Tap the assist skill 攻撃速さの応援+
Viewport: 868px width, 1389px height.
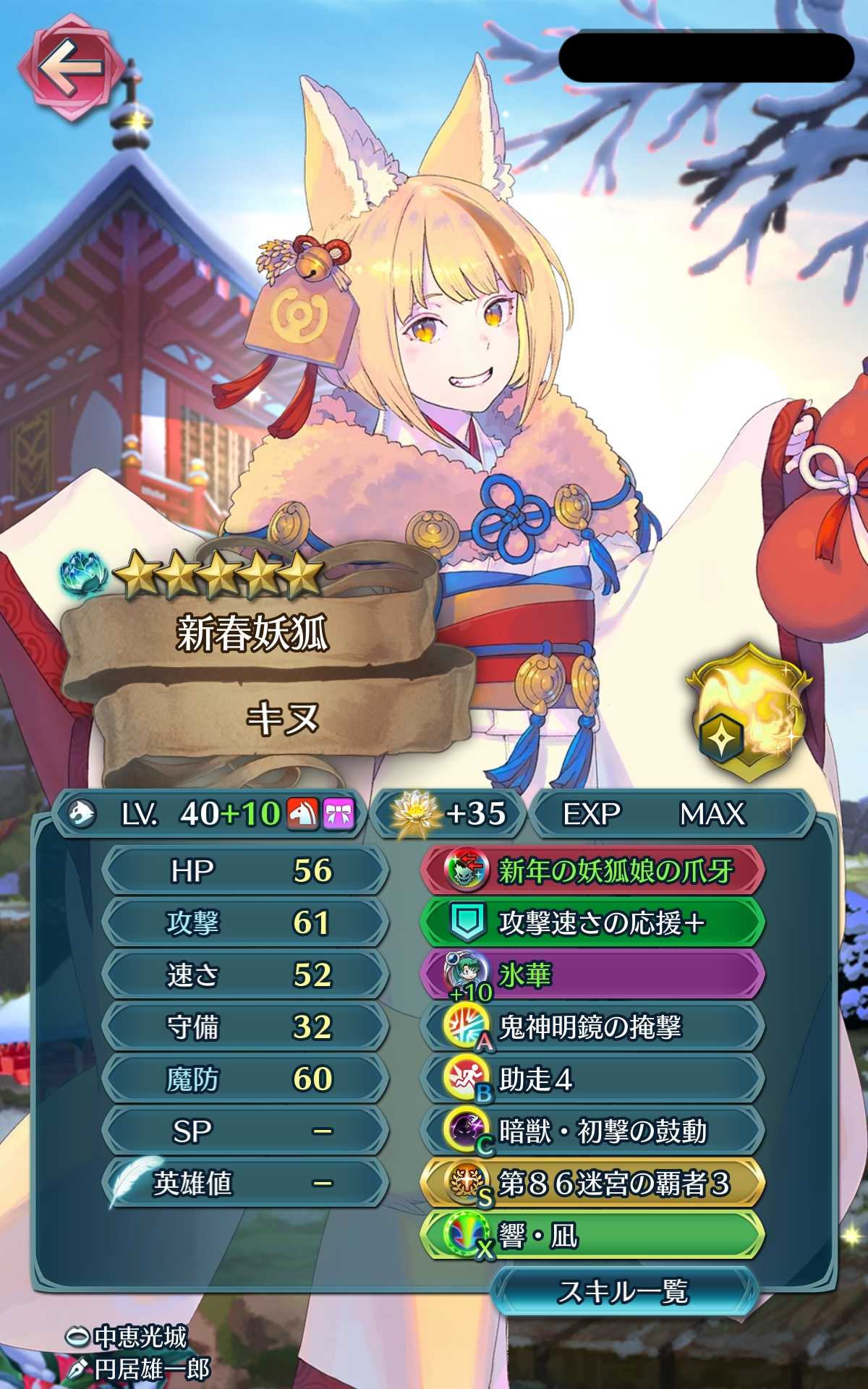pyautogui.click(x=592, y=922)
